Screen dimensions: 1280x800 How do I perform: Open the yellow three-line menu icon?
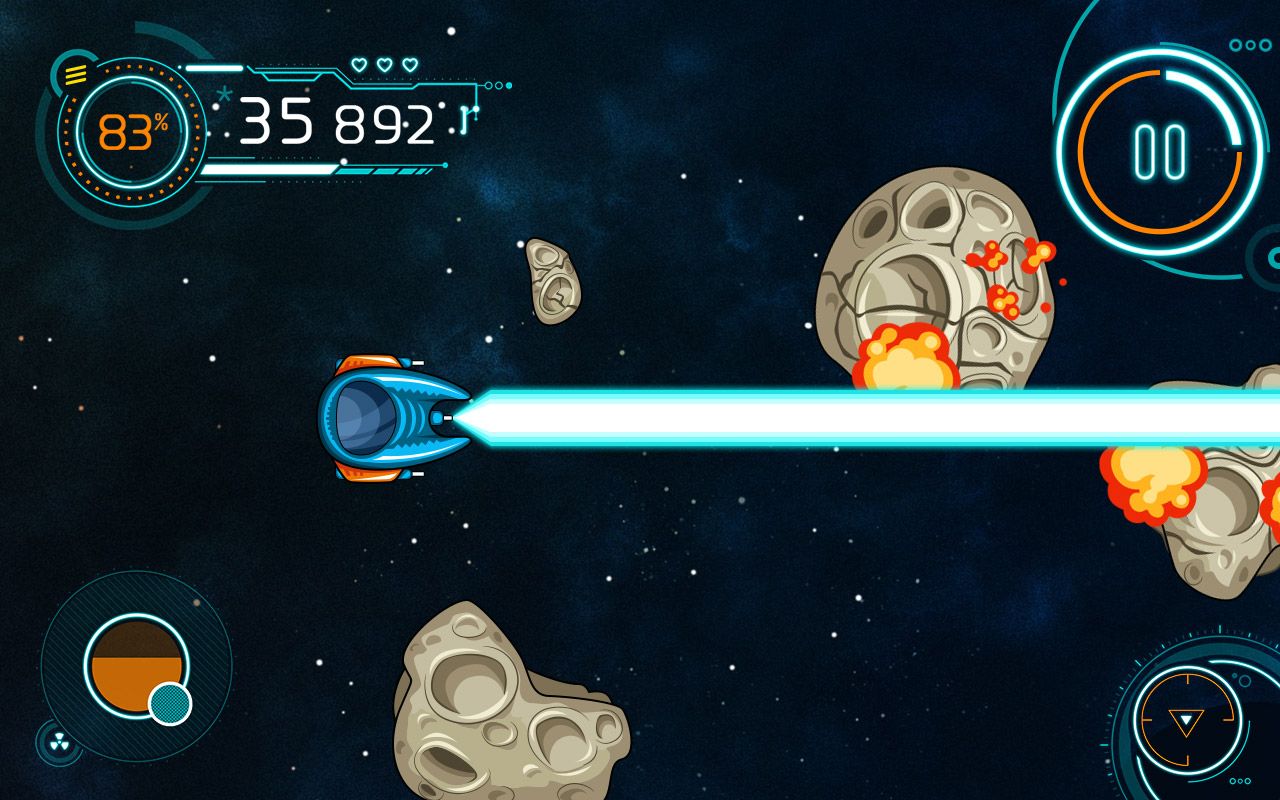(76, 73)
